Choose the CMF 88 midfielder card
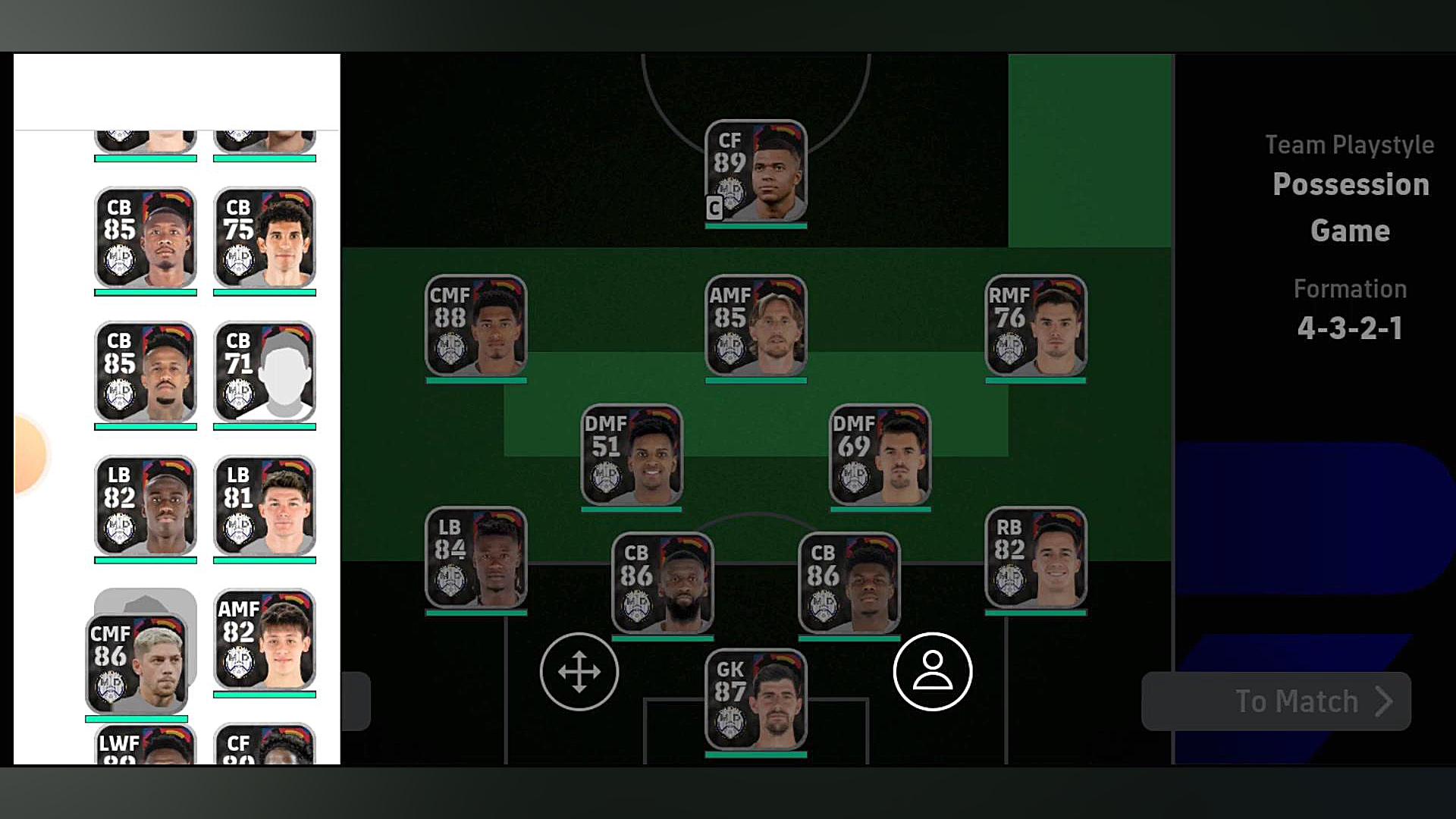1456x819 pixels. [x=475, y=326]
